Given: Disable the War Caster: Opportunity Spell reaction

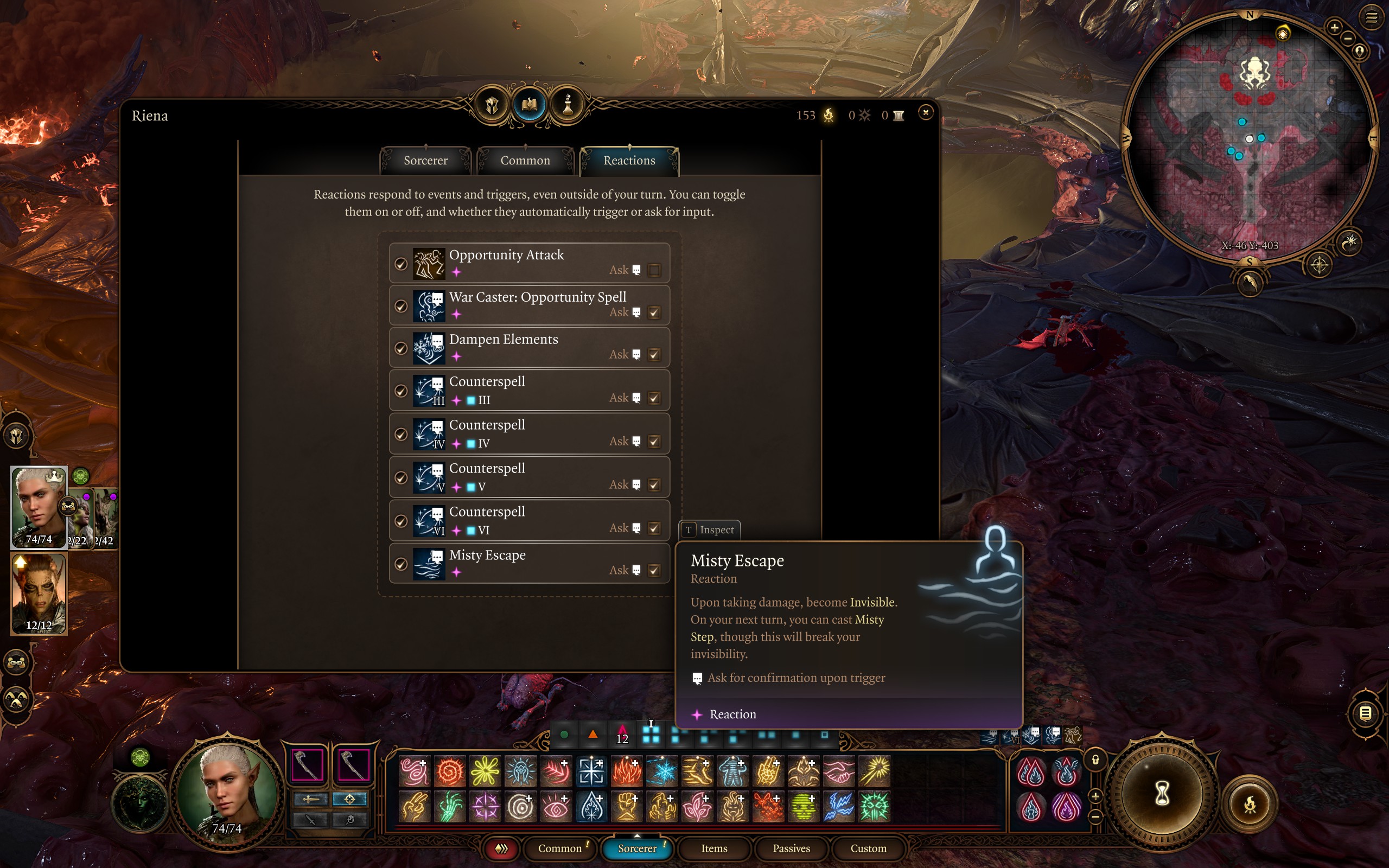Looking at the screenshot, I should (x=400, y=307).
